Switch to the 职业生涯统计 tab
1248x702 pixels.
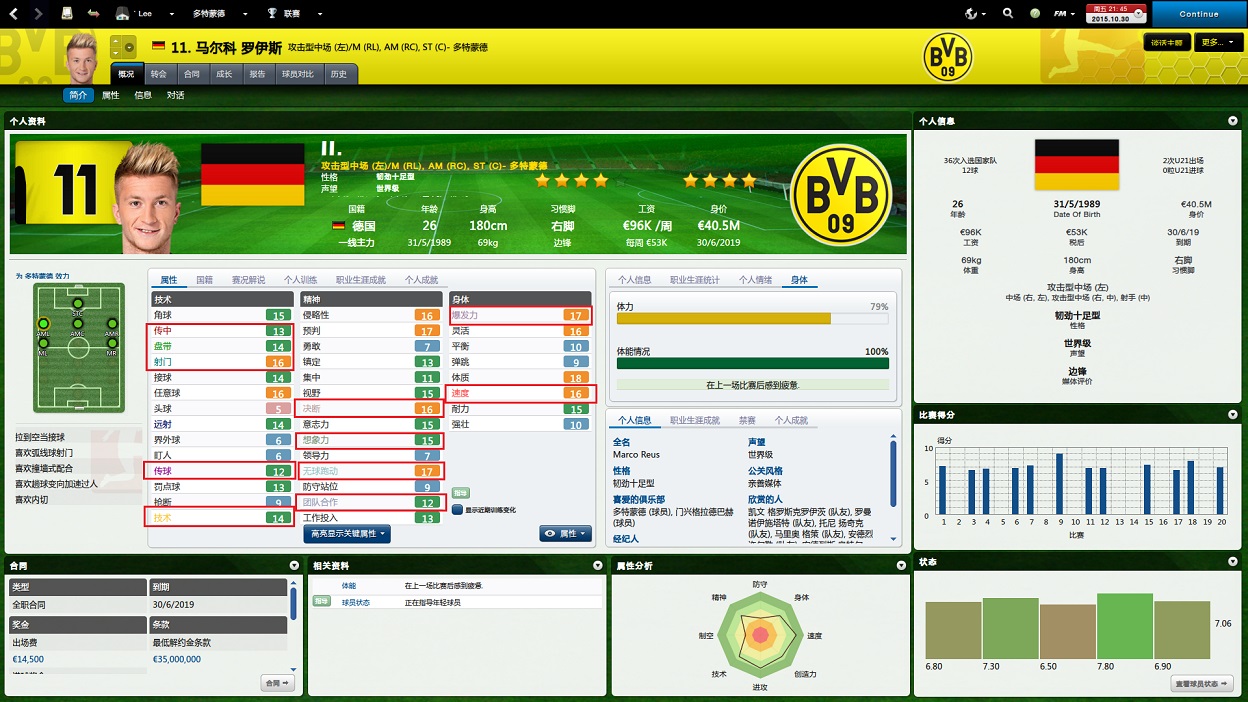coord(694,280)
